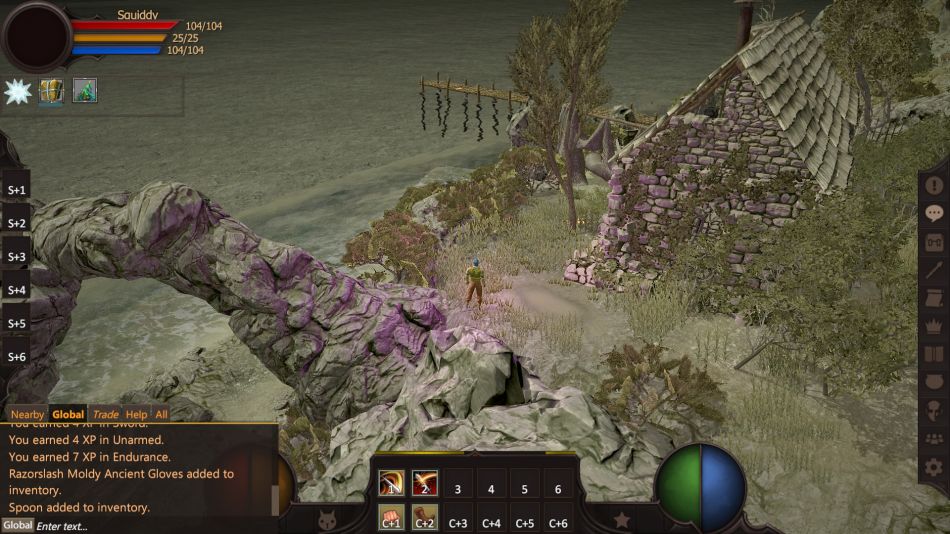Use the item in hotbar slot C+2
Image resolution: width=950 pixels, height=534 pixels.
click(425, 519)
